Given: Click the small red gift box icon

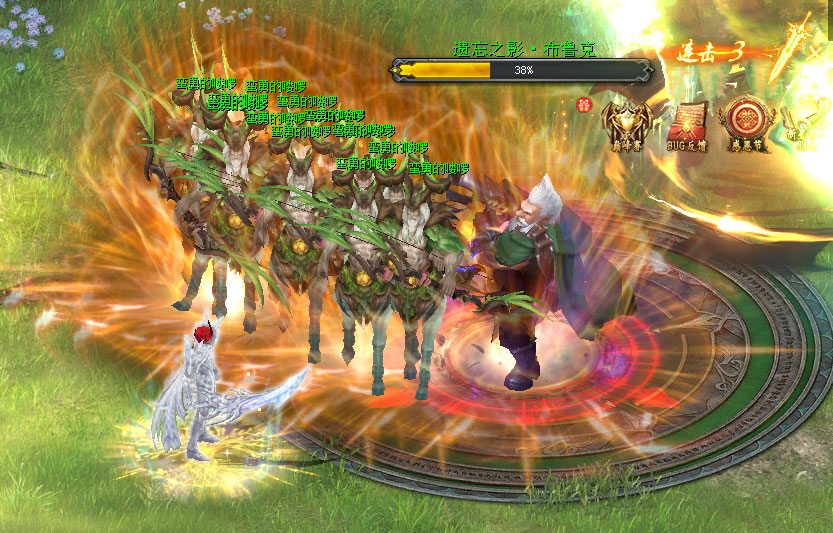Looking at the screenshot, I should click(x=585, y=103).
